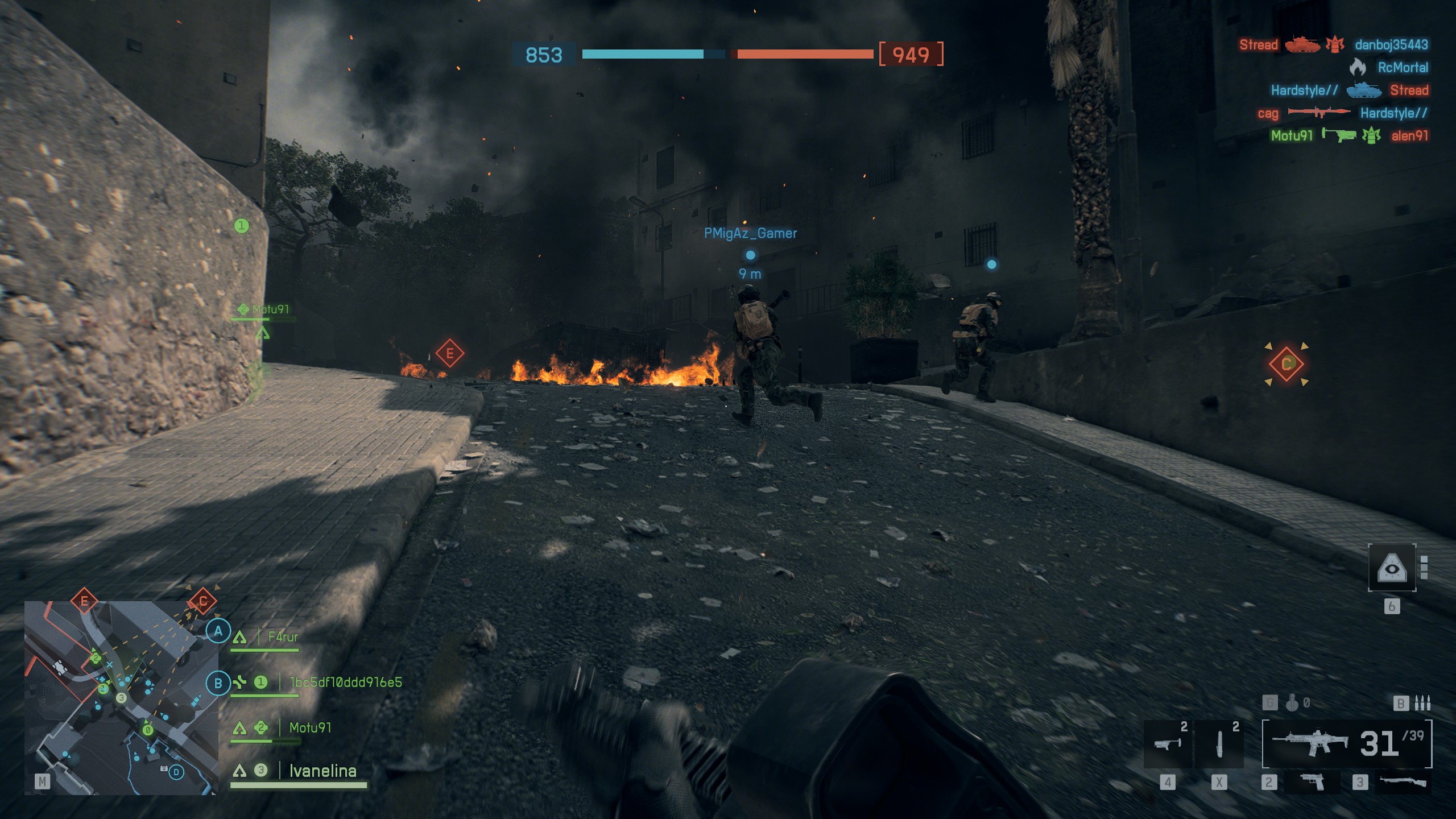This screenshot has height=819, width=1456.
Task: Select the launcher gadget slot
Action: (1166, 743)
